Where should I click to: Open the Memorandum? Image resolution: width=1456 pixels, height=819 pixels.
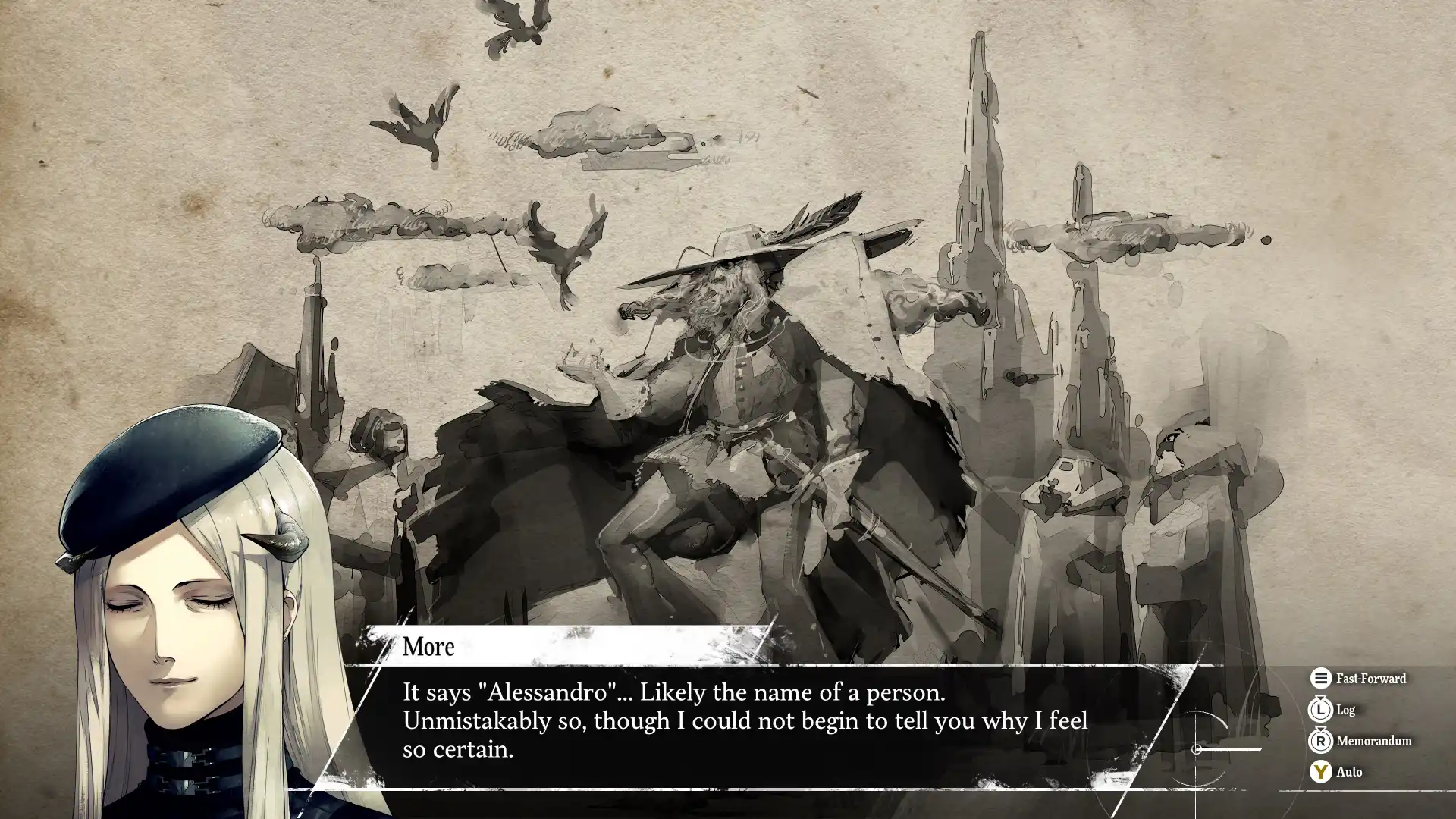click(x=1360, y=741)
